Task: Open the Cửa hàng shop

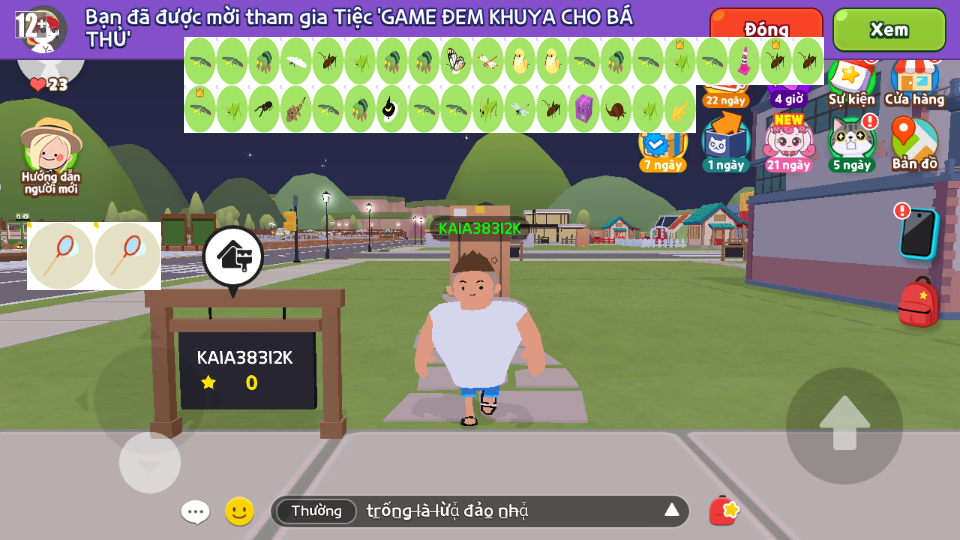Action: [x=914, y=82]
